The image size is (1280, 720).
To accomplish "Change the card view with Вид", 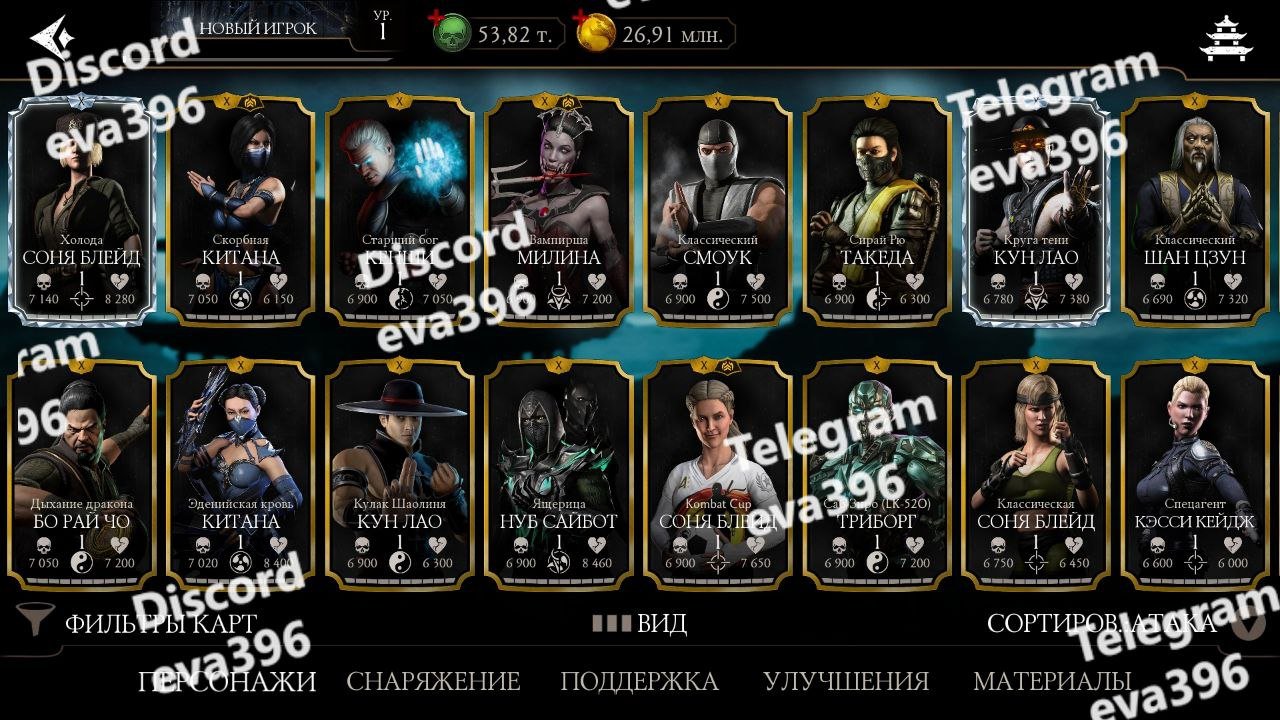I will [640, 623].
